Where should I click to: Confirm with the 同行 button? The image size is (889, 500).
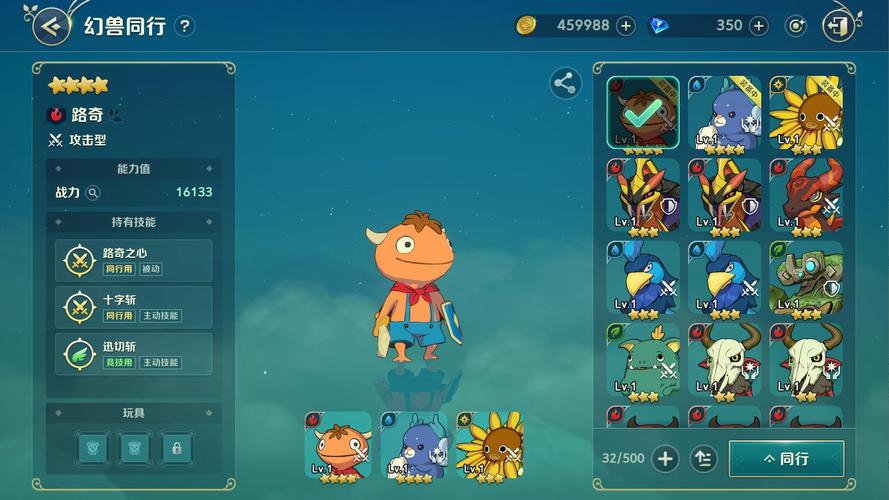click(786, 459)
